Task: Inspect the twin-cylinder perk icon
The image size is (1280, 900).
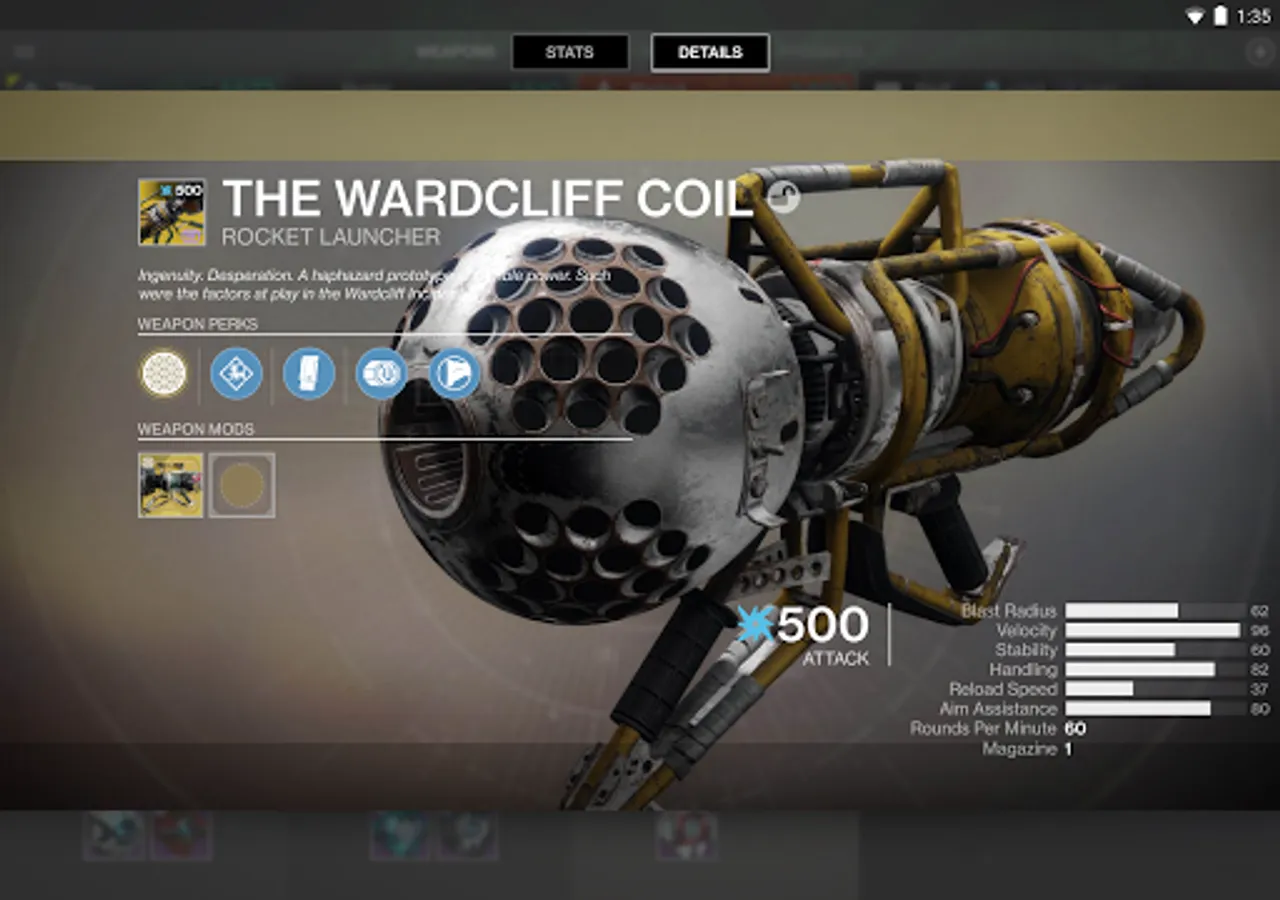Action: coord(382,374)
